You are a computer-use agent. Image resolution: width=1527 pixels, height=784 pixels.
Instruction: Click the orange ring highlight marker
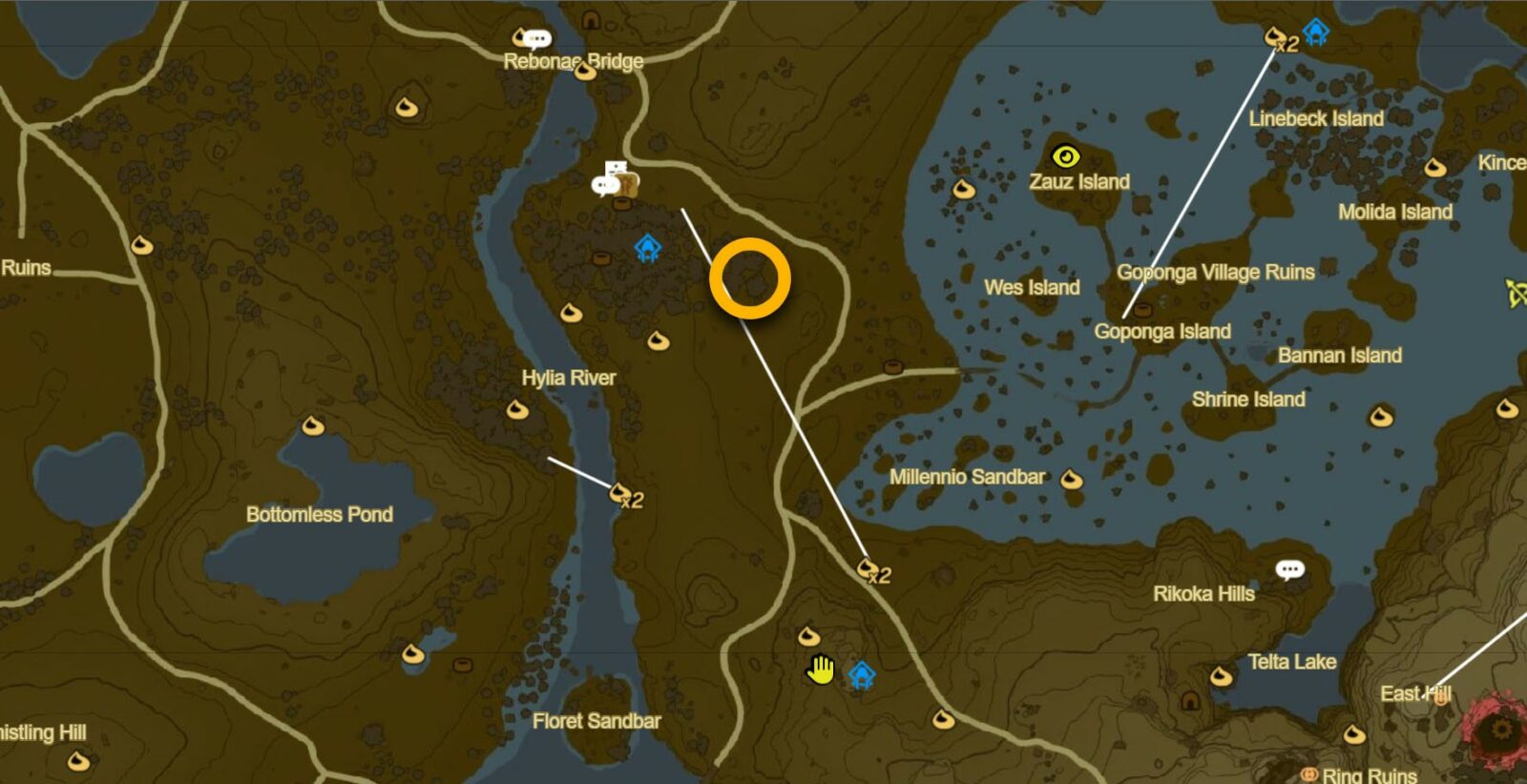[x=750, y=279]
